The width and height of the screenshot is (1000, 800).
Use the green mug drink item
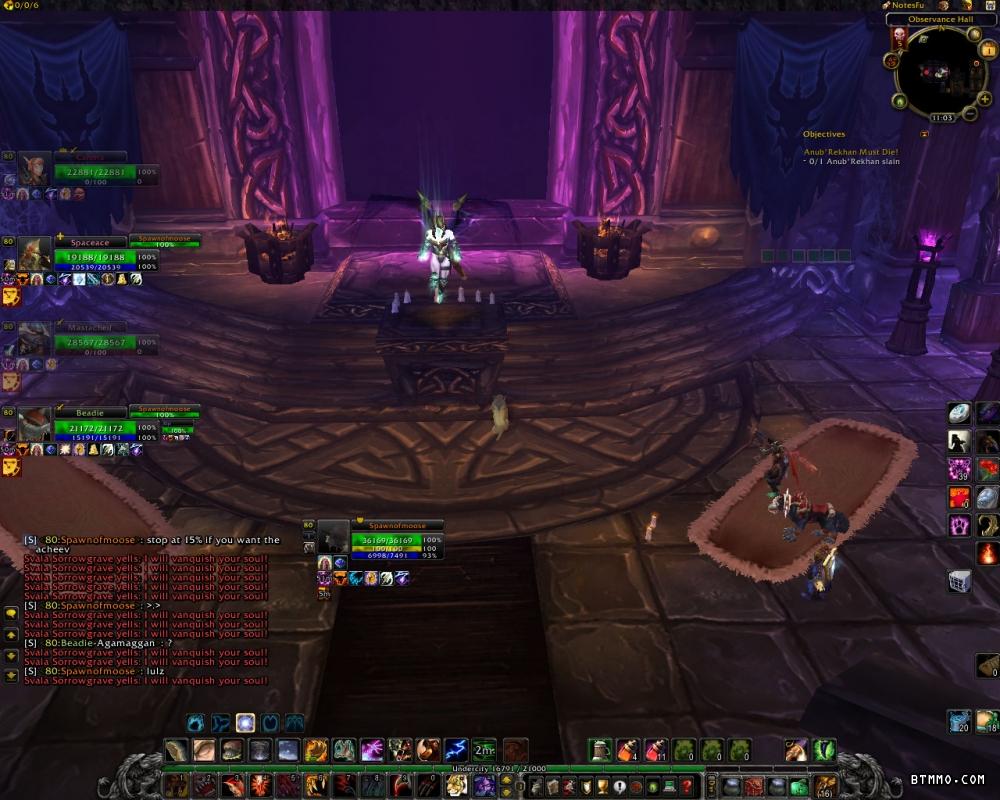coord(599,749)
